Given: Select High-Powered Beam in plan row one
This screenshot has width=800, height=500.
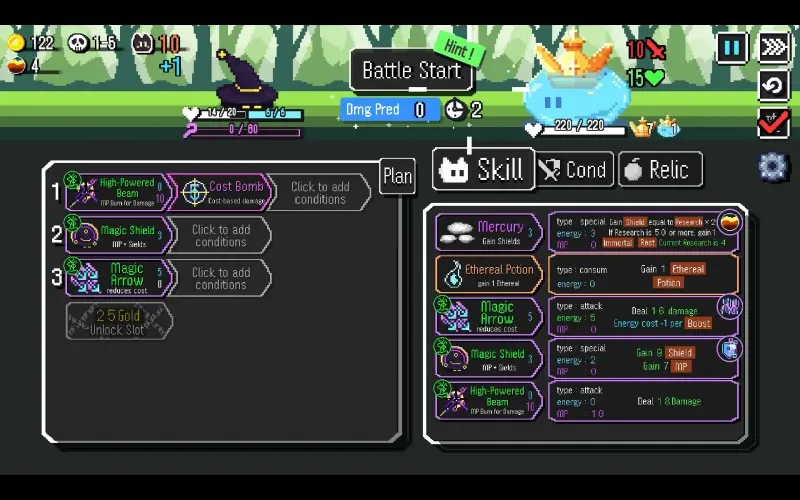Looking at the screenshot, I should pos(114,192).
